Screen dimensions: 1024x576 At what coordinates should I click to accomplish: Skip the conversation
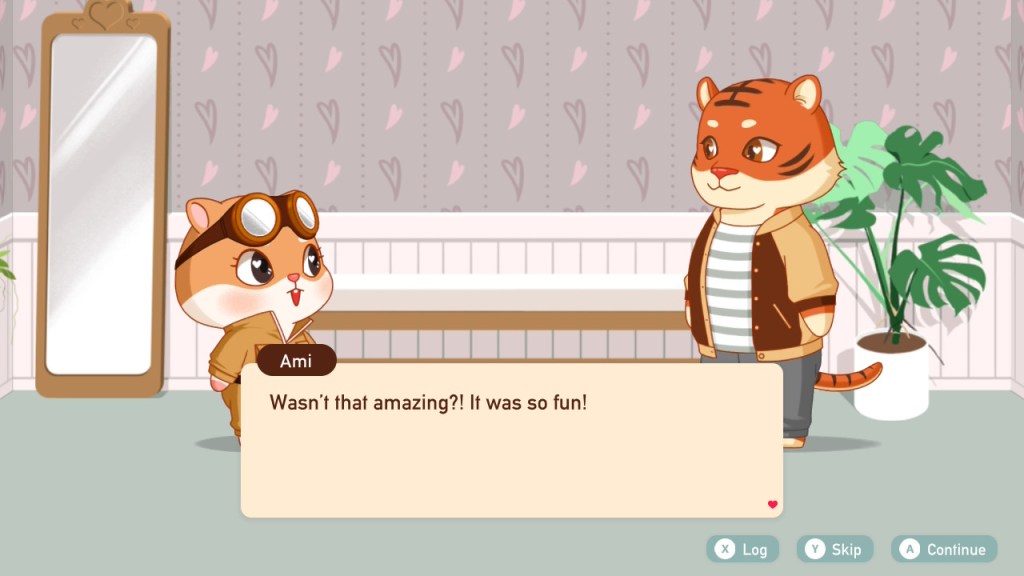point(834,549)
